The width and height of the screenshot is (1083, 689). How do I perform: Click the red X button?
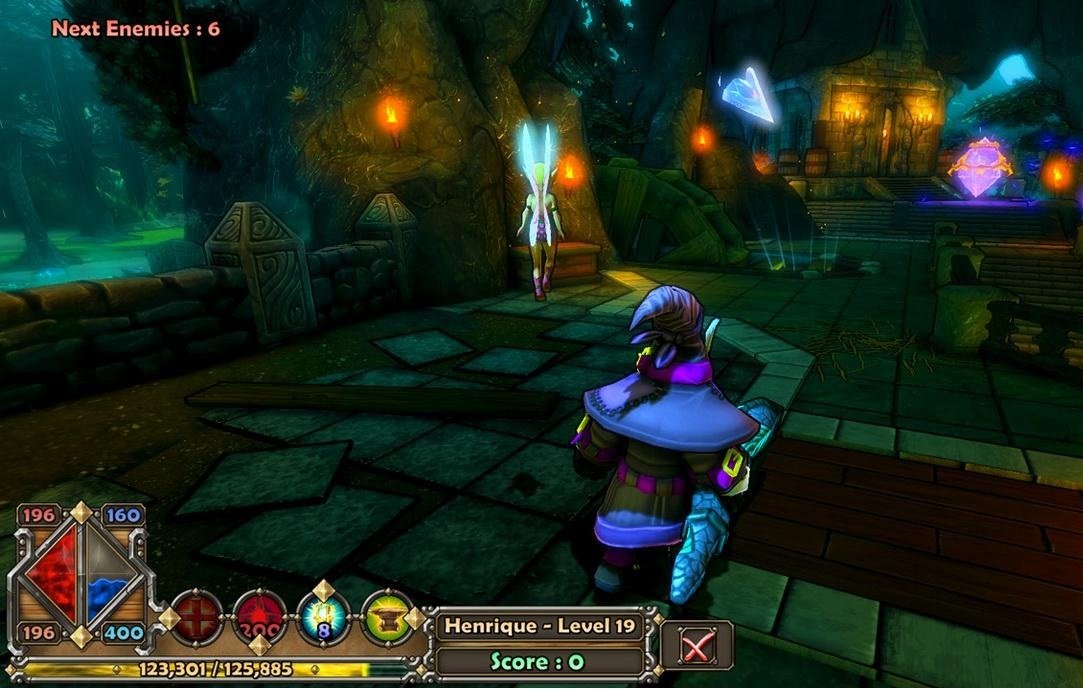pos(697,645)
